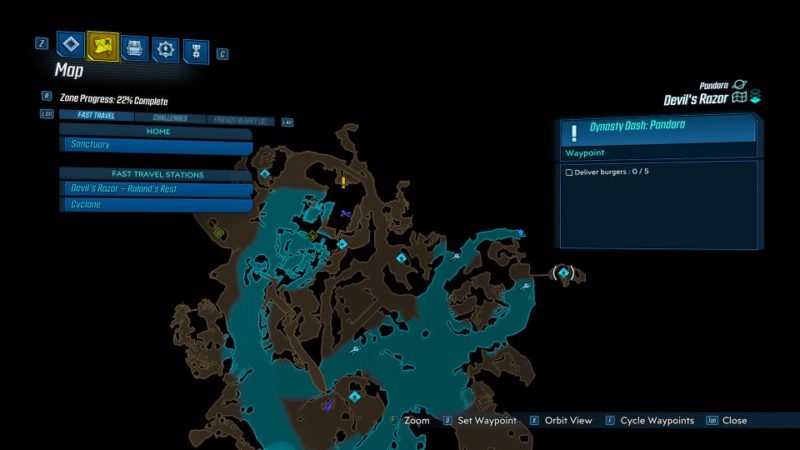This screenshot has width=800, height=450.
Task: Click the yellow exclamation mission marker on map
Action: (x=343, y=182)
